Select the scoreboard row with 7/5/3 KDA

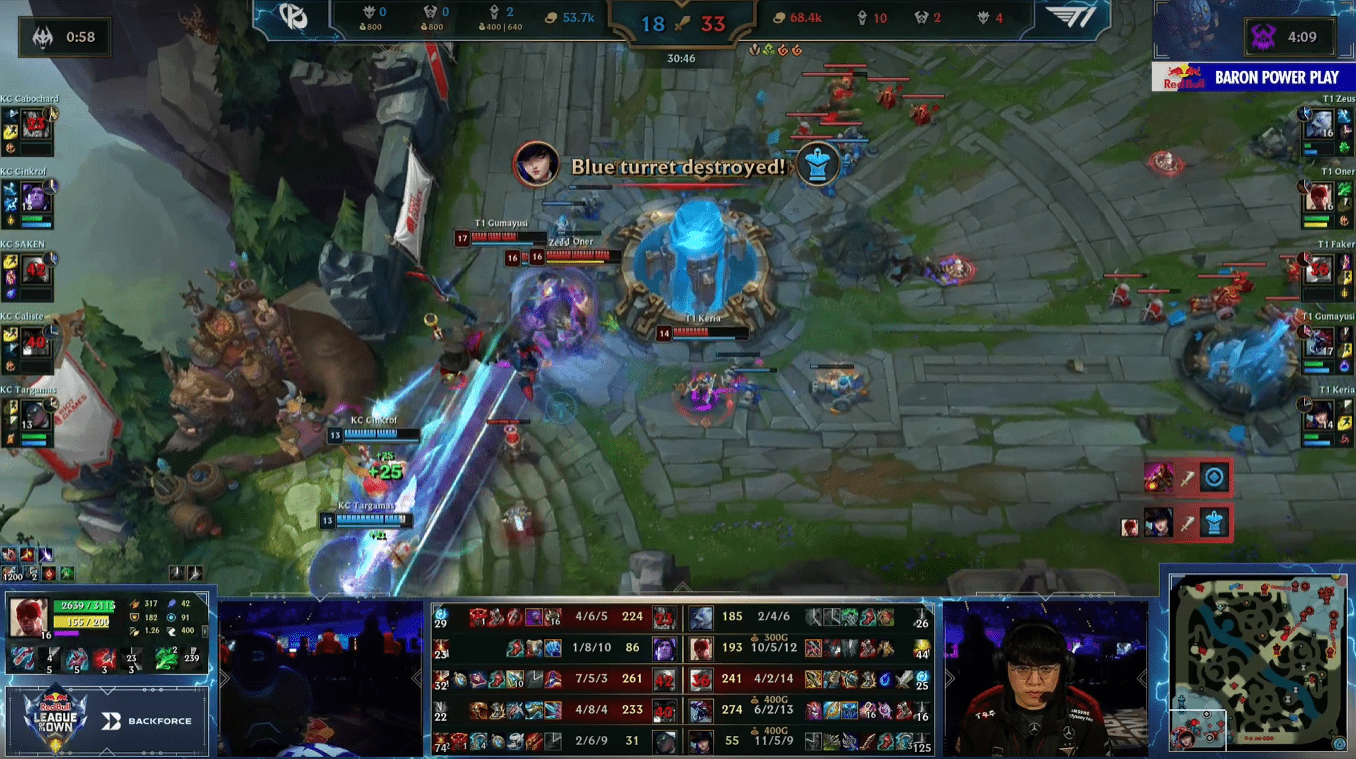(555, 680)
